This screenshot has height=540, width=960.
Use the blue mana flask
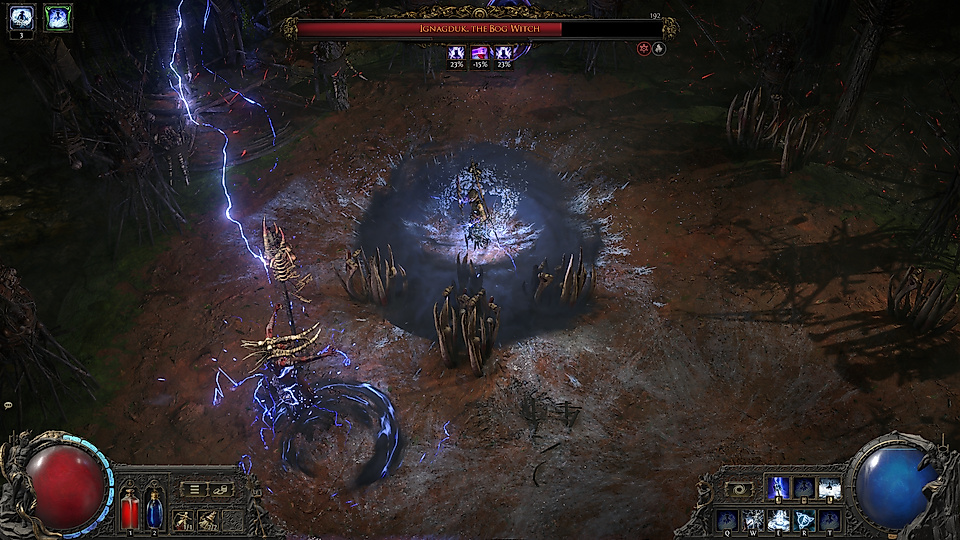154,507
